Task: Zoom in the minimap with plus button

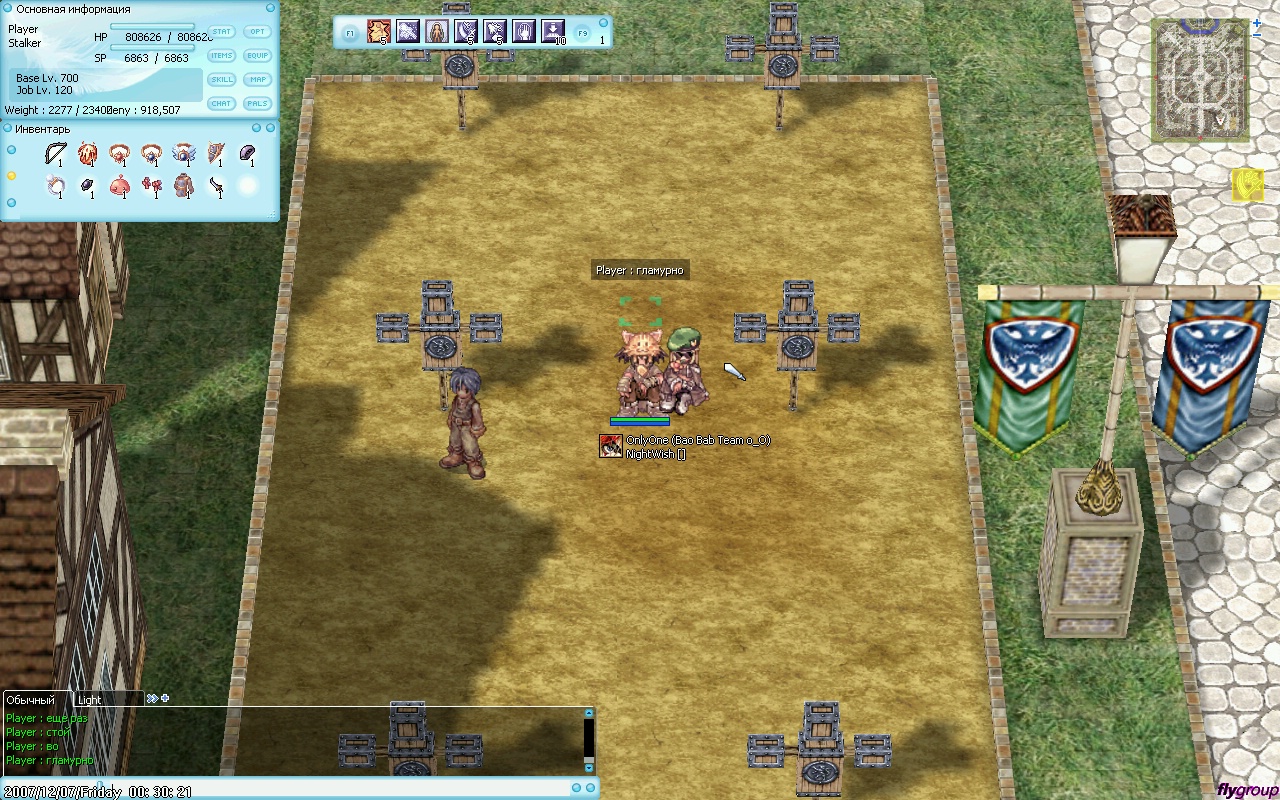Action: 1257,22
